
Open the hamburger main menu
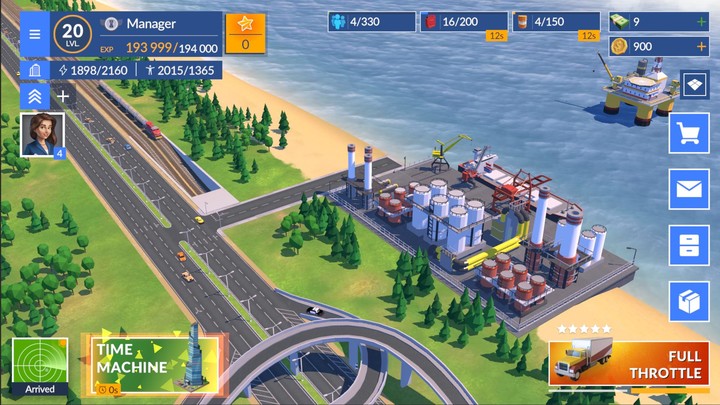coord(35,35)
